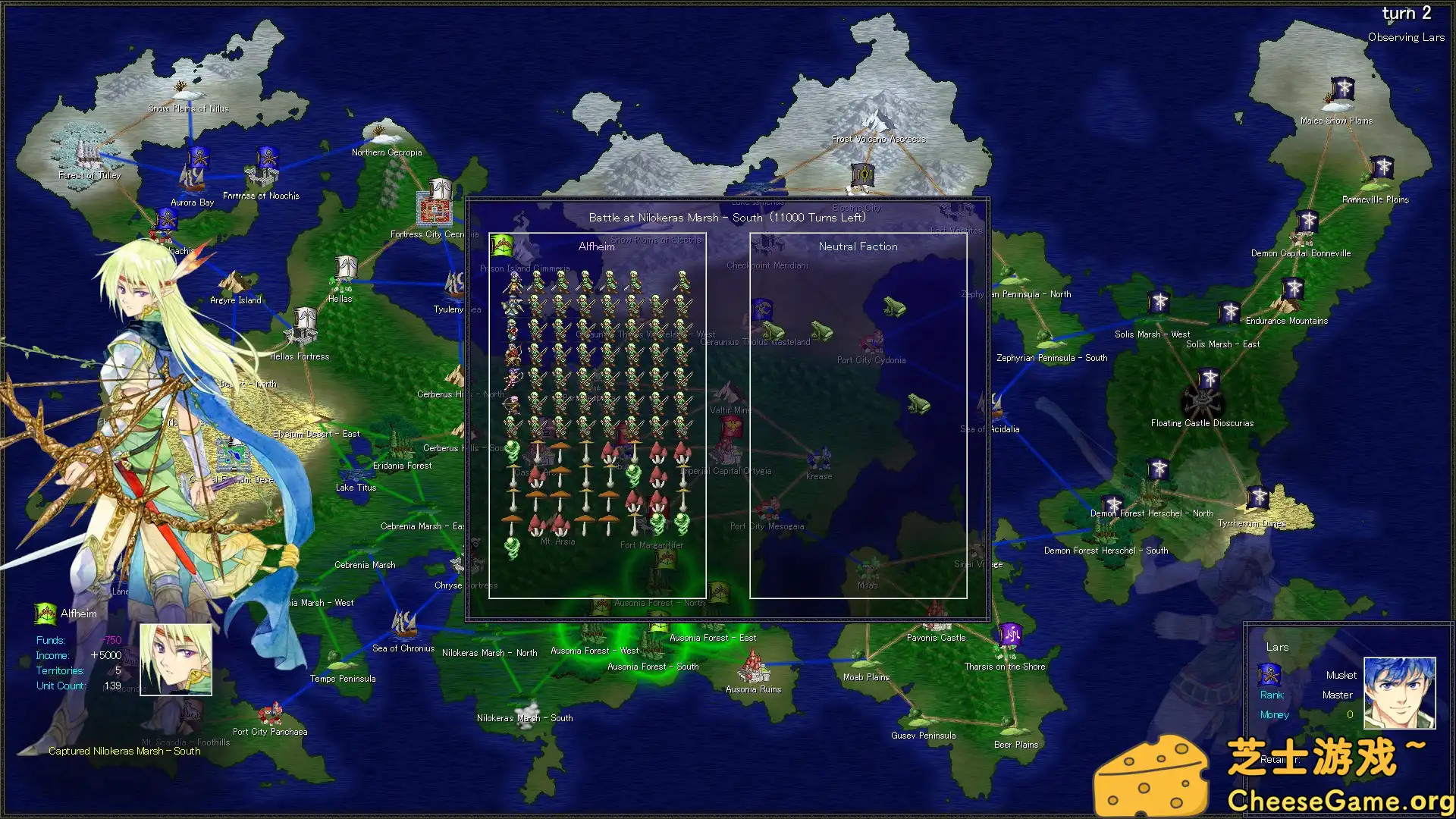Click the Alfheim panel header in battle window
The height and width of the screenshot is (819, 1456).
pos(596,246)
